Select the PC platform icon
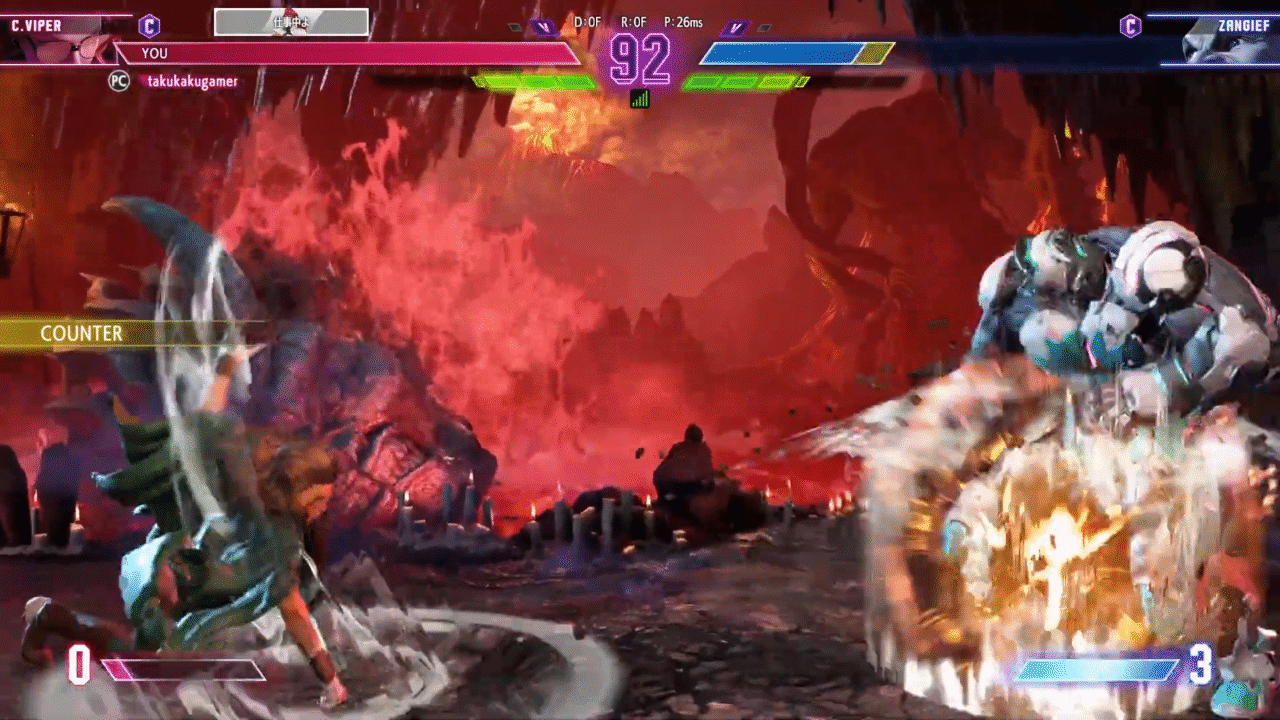This screenshot has height=720, width=1280. click(118, 82)
